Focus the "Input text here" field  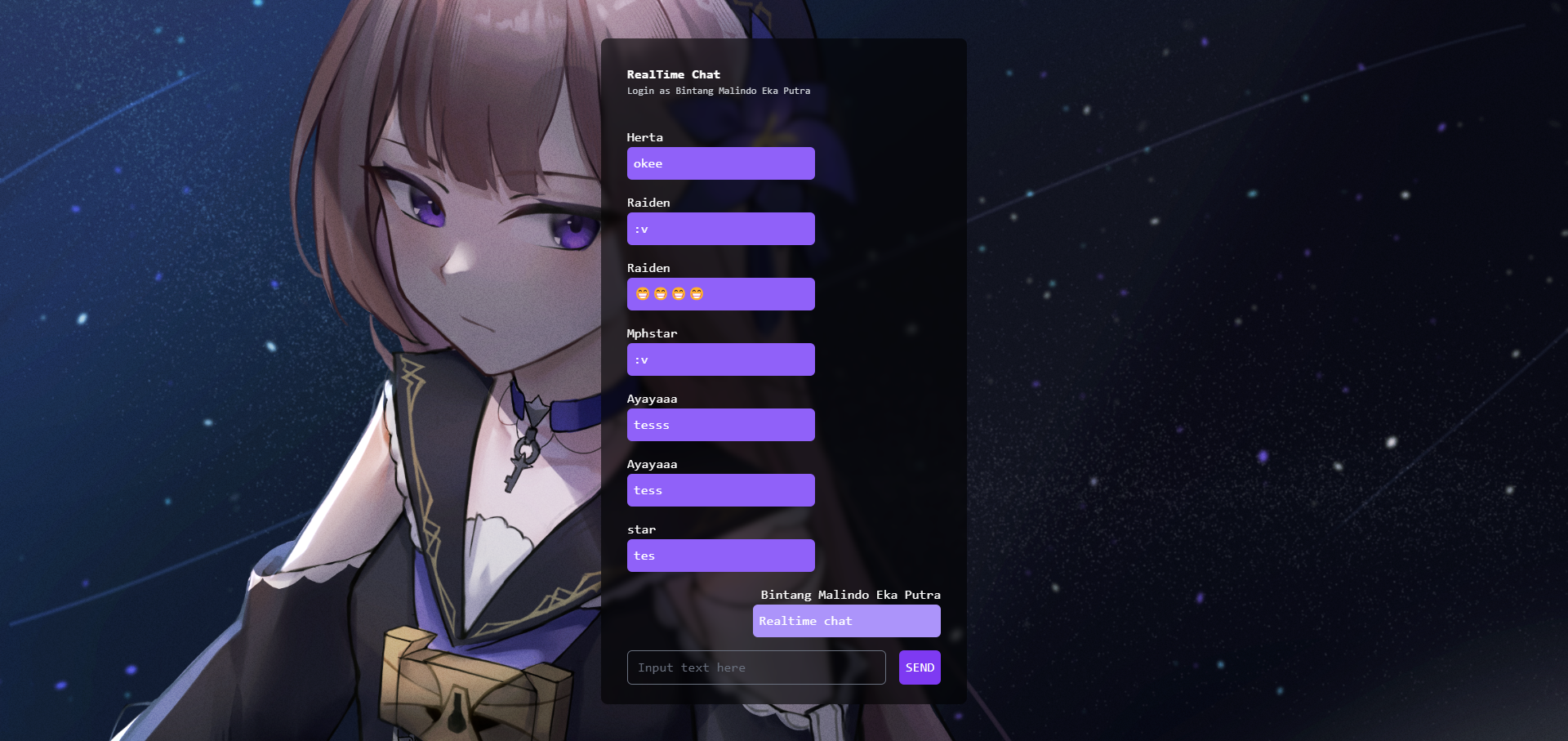pyautogui.click(x=755, y=667)
